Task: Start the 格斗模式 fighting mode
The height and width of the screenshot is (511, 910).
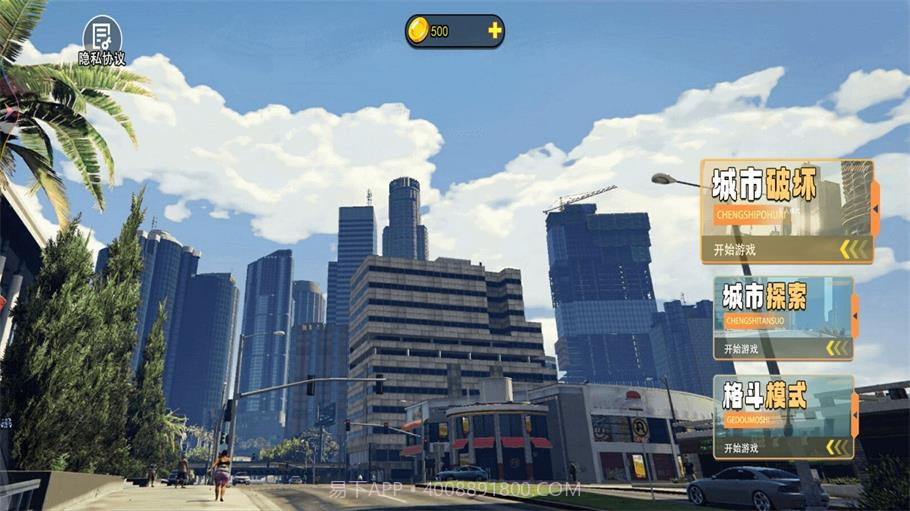Action: pos(783,416)
